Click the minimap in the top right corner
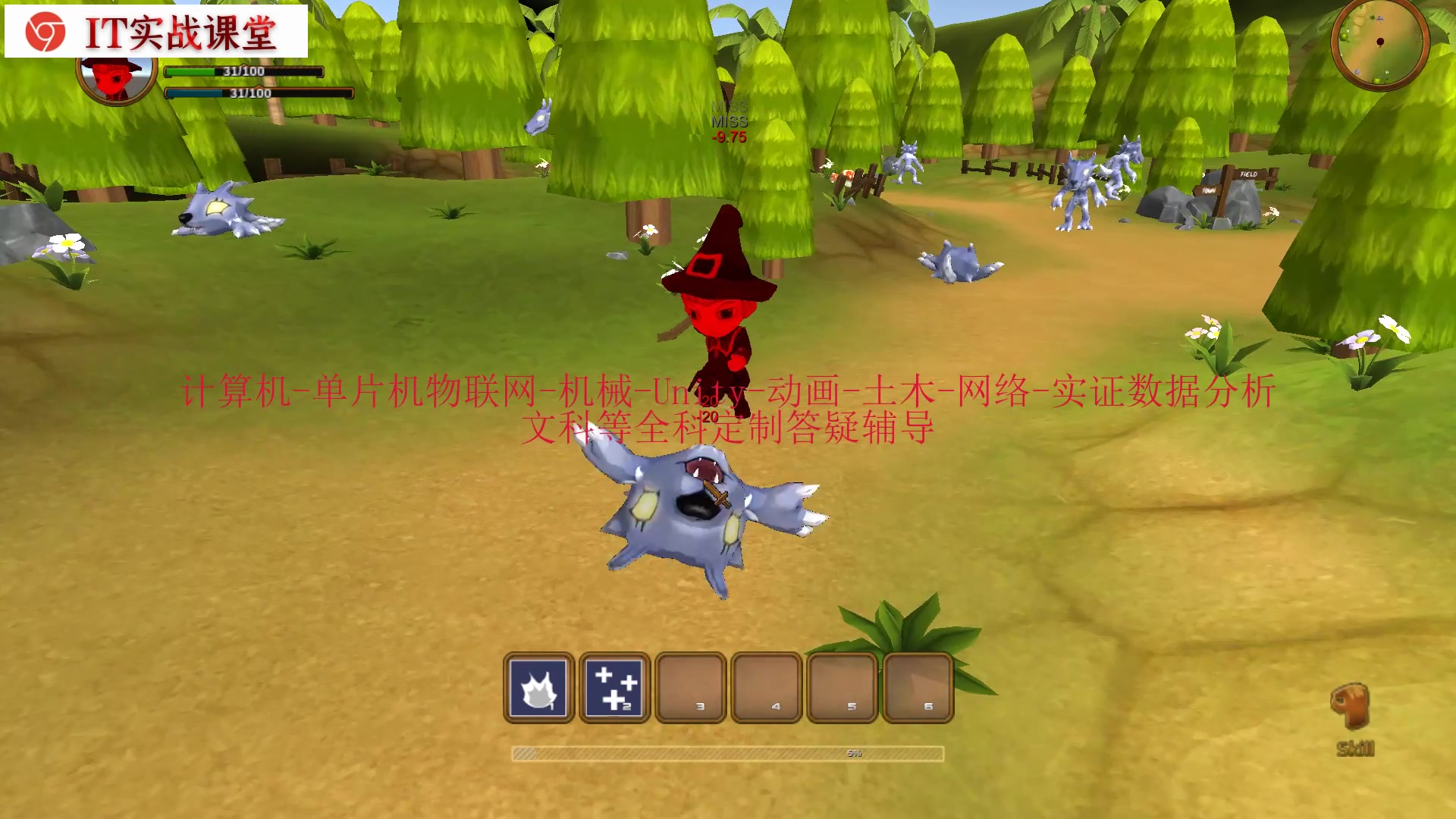 [x=1380, y=43]
